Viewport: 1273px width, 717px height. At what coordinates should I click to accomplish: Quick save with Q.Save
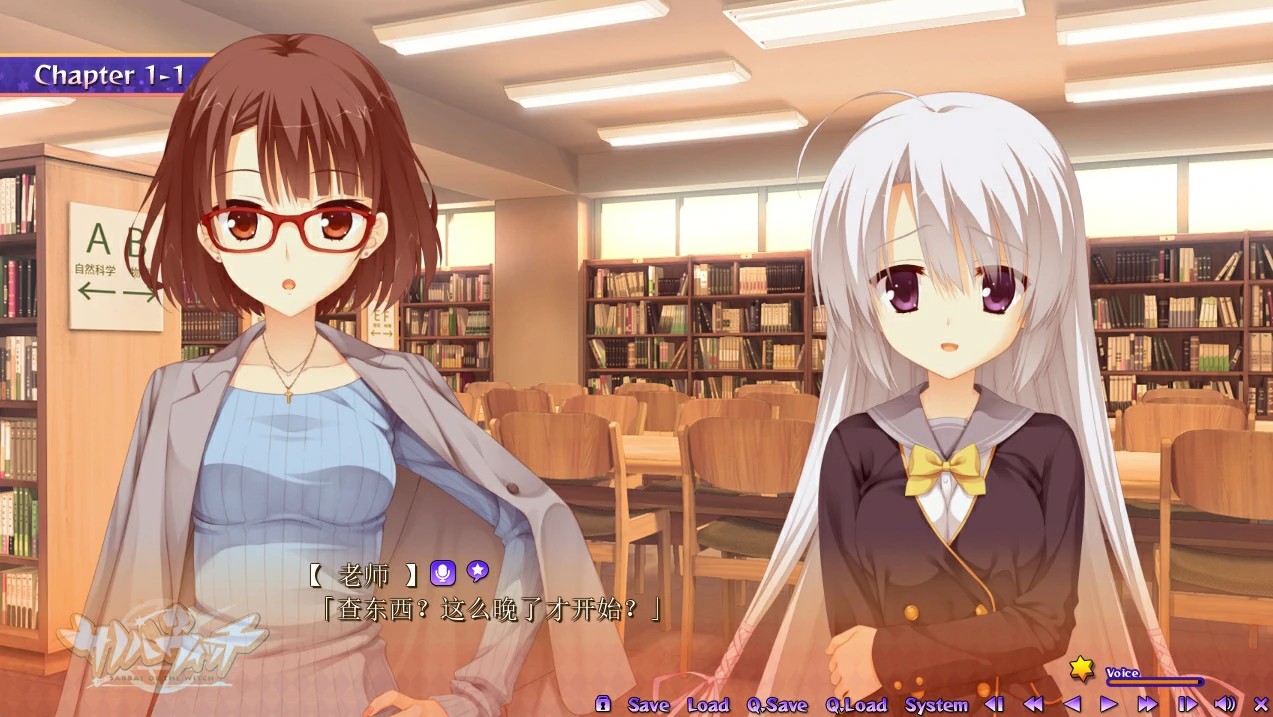(x=777, y=705)
